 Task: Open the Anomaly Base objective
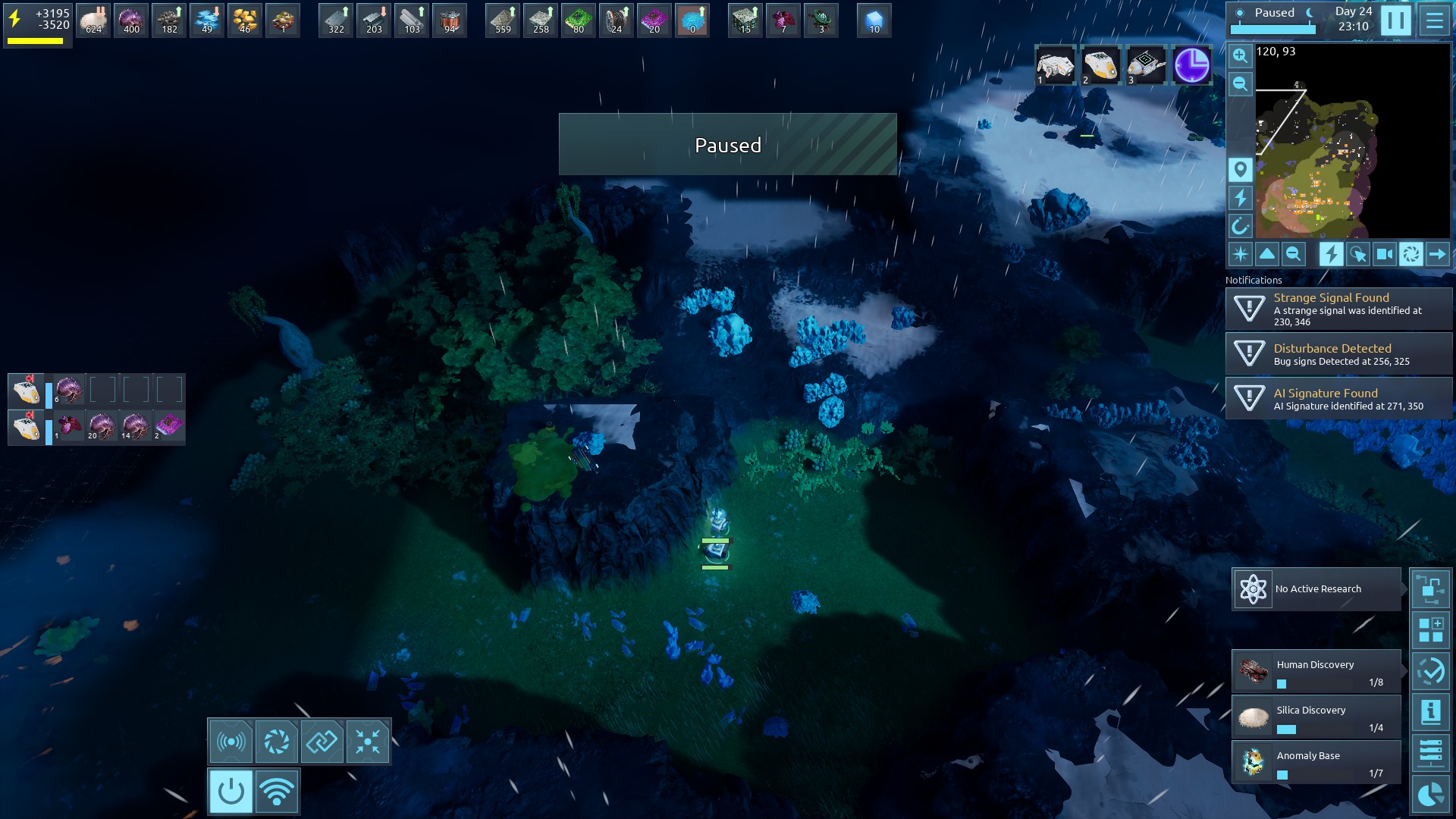(x=1316, y=763)
